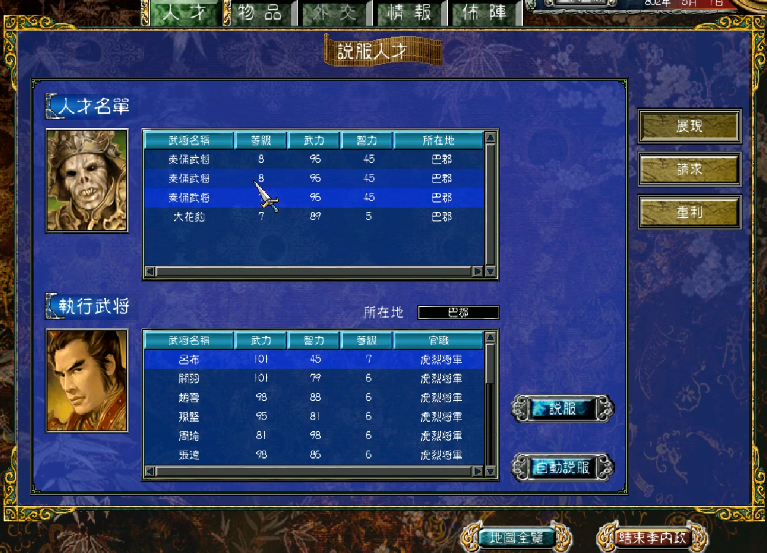
Task: Select 張遼 in the executing generals list
Action: (x=188, y=455)
